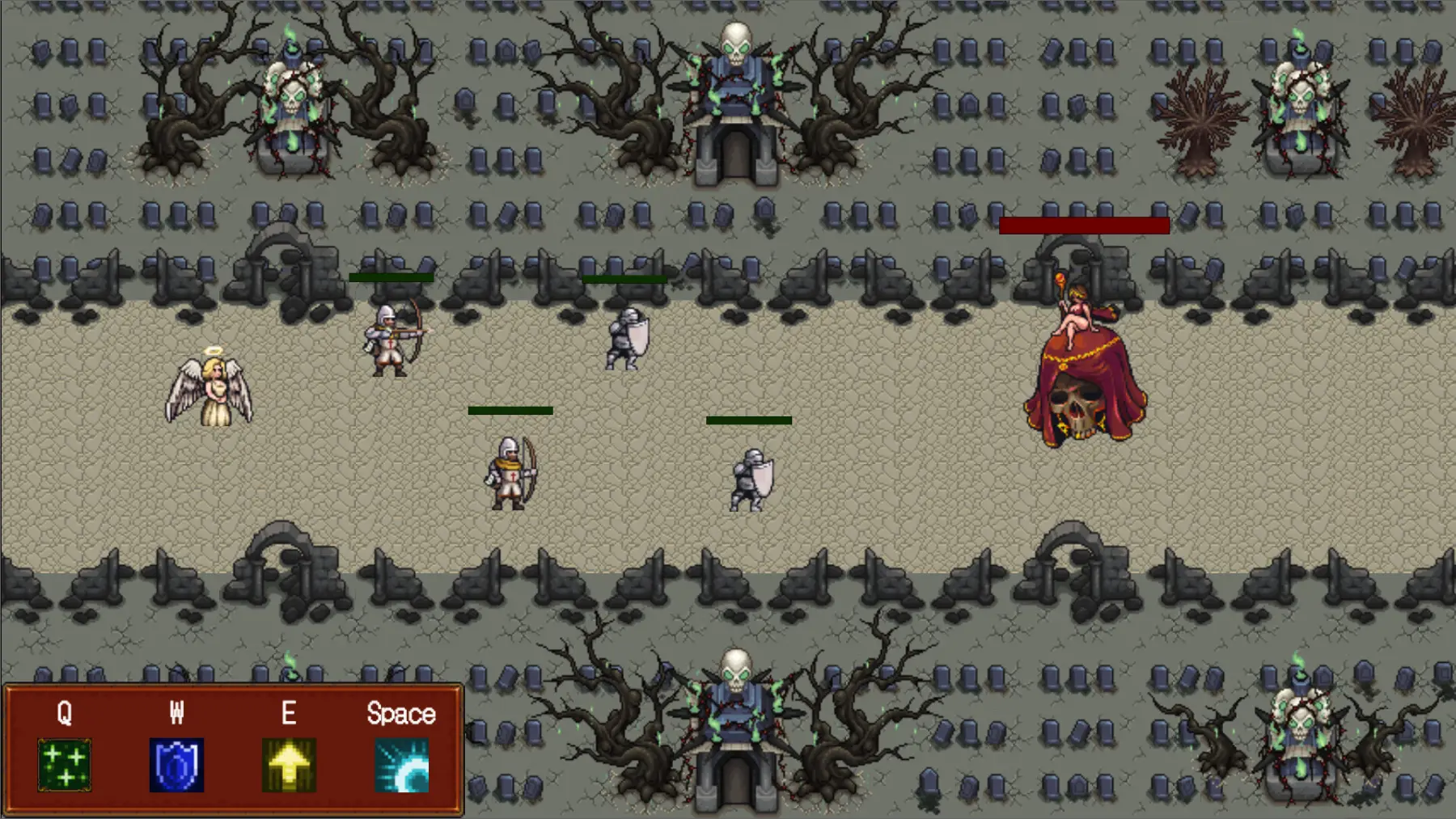Use the blue shield ability
The height and width of the screenshot is (819, 1456).
pos(176,764)
